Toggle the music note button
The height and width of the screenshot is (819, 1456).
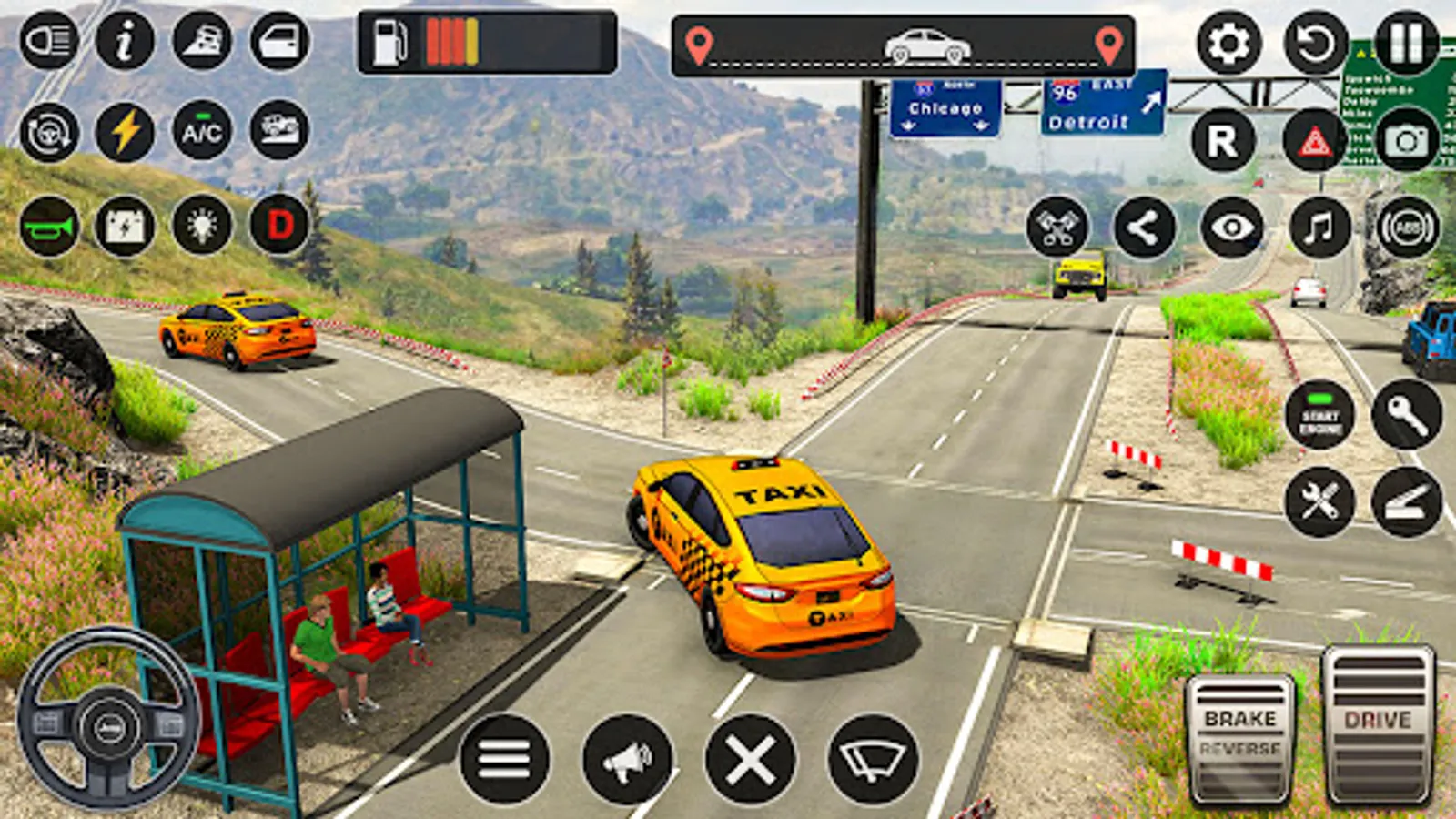(1319, 227)
